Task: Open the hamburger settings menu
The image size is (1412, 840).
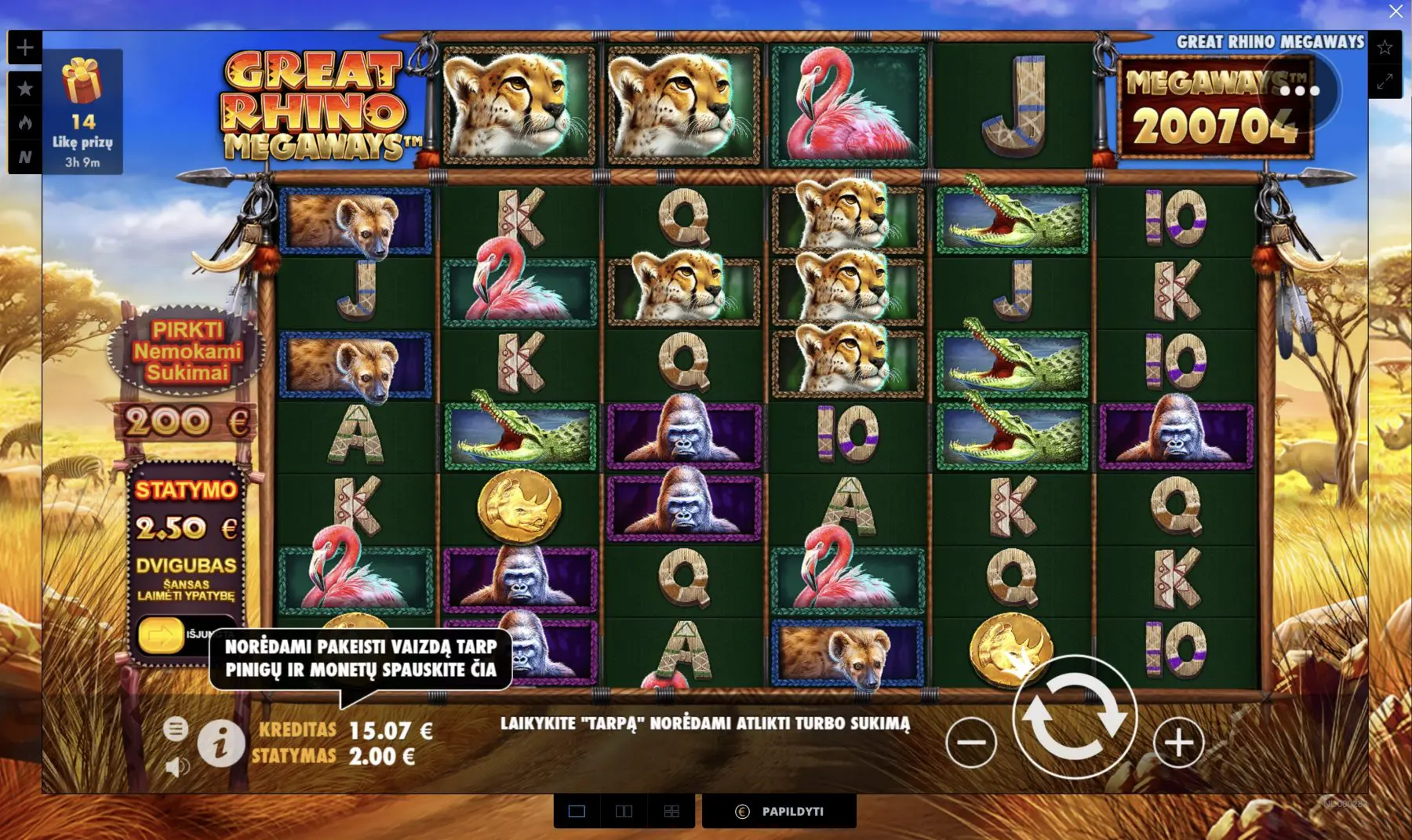Action: click(176, 729)
